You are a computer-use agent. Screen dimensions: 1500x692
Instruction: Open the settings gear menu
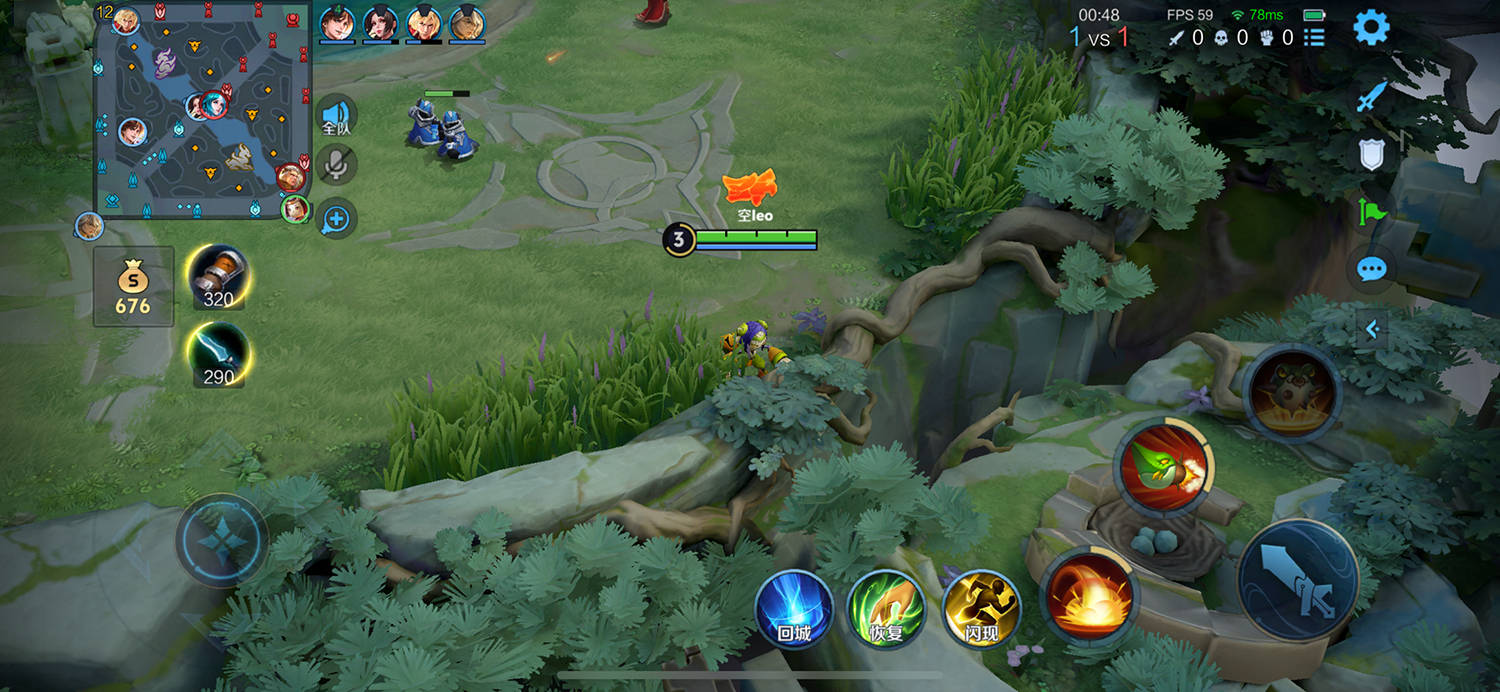coord(1371,27)
